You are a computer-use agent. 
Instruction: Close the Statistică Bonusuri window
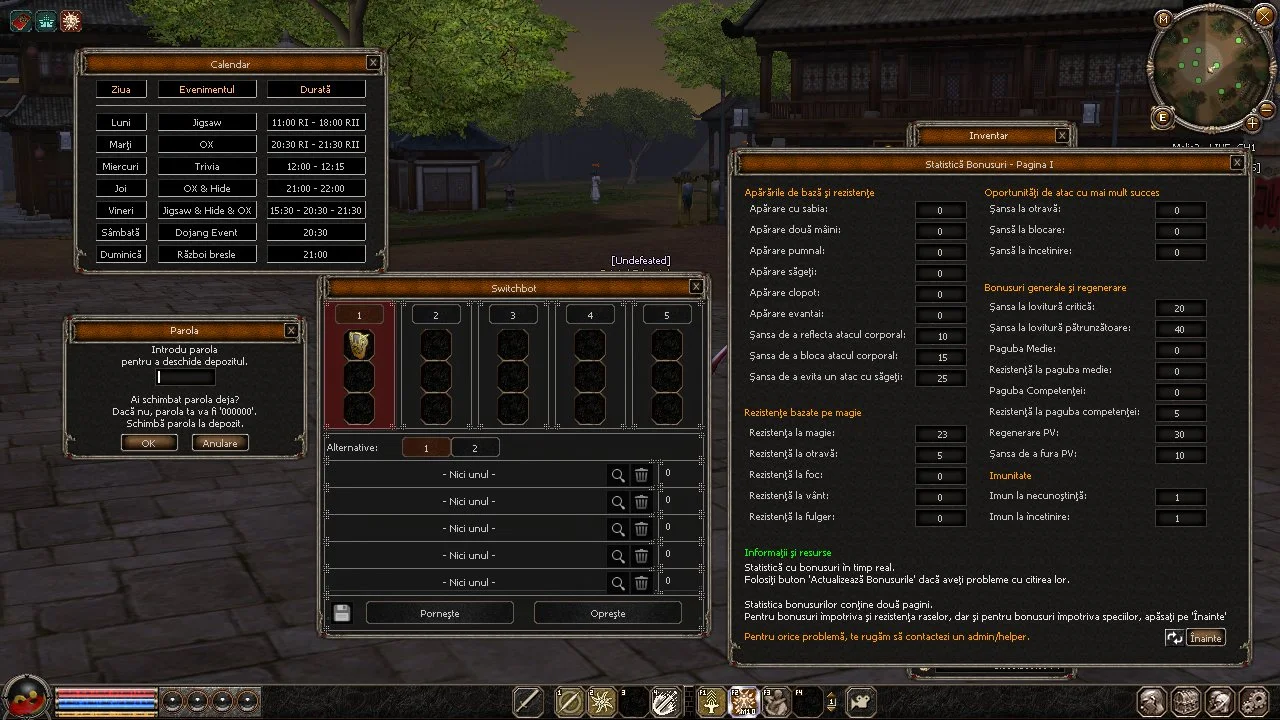[x=1237, y=163]
